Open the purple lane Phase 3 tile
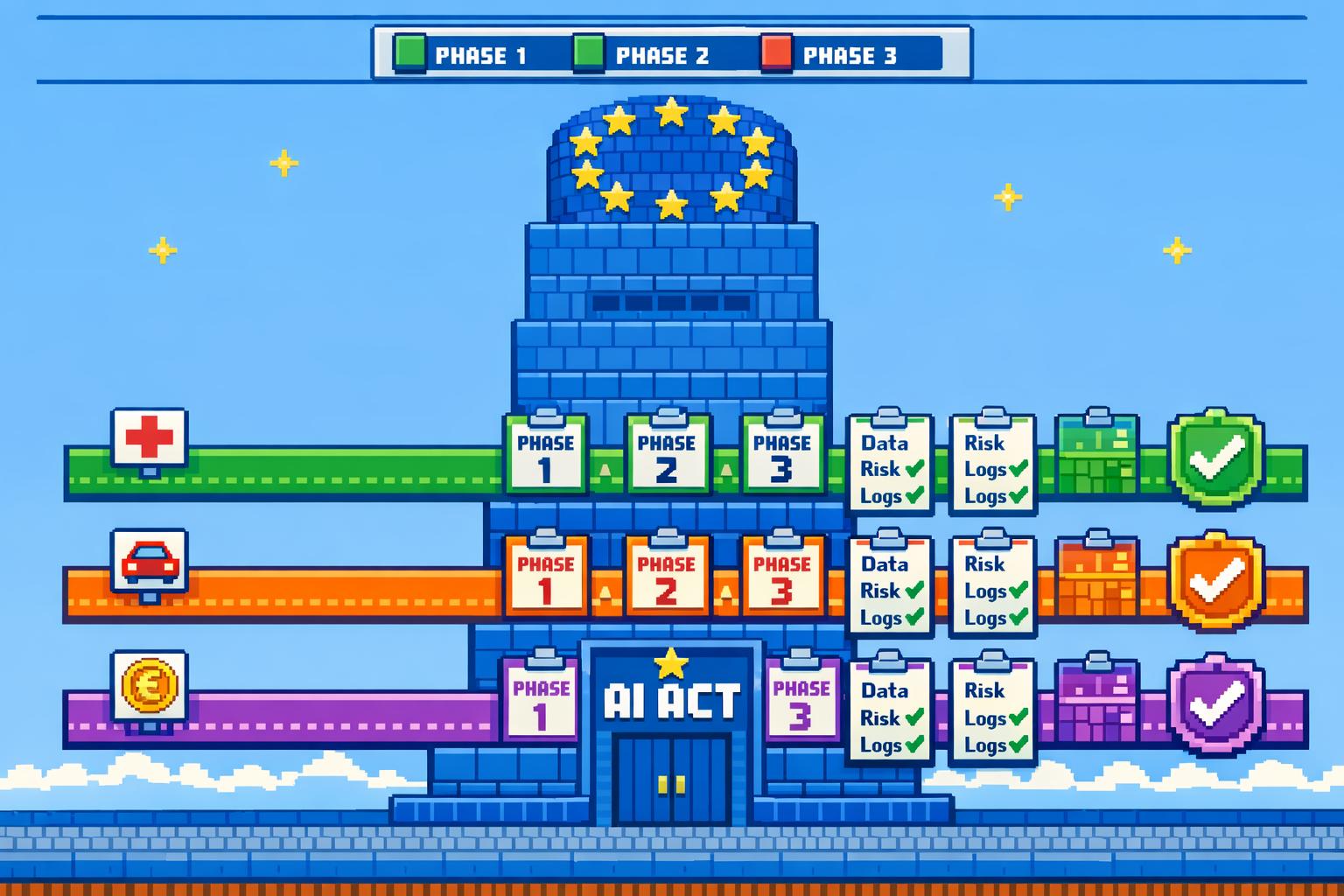 tap(801, 701)
